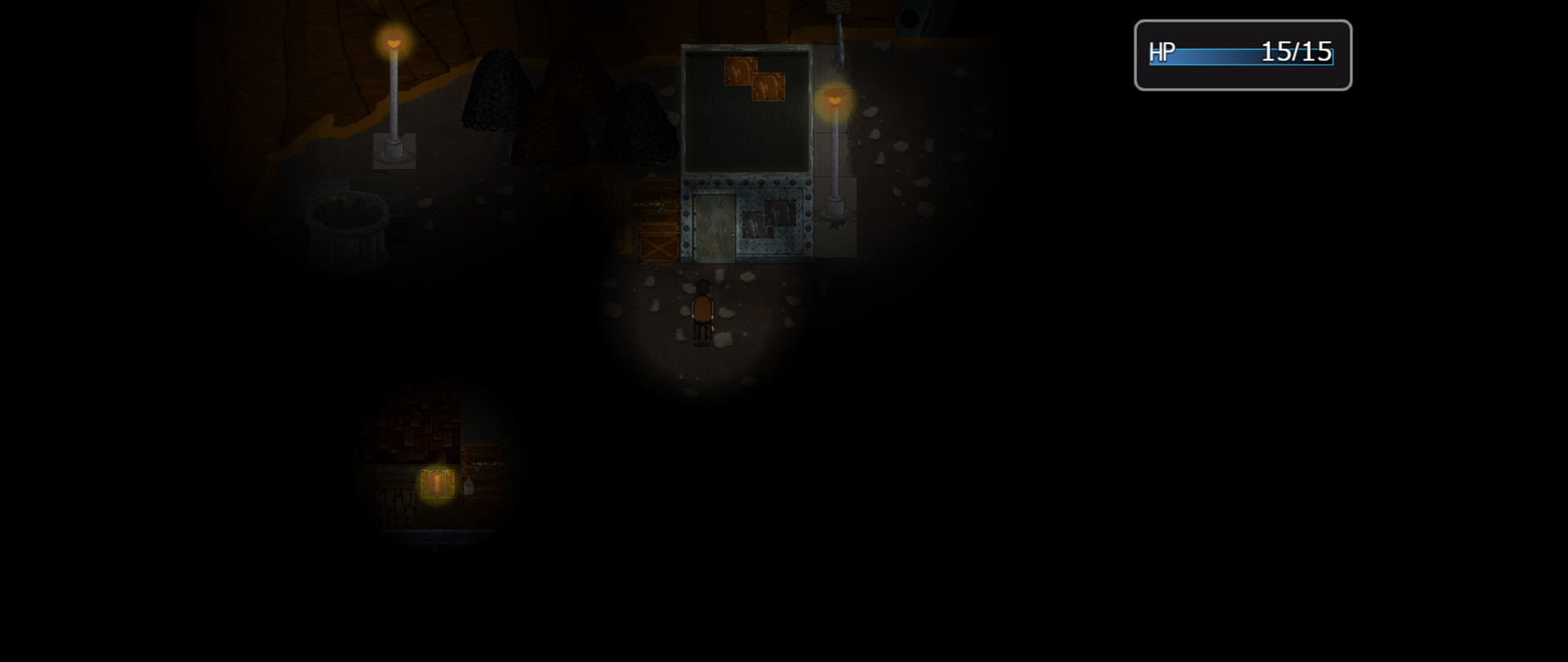Click the upper rusty panel on the dark roof
Viewport: 1568px width, 662px height.
pyautogui.click(x=740, y=69)
